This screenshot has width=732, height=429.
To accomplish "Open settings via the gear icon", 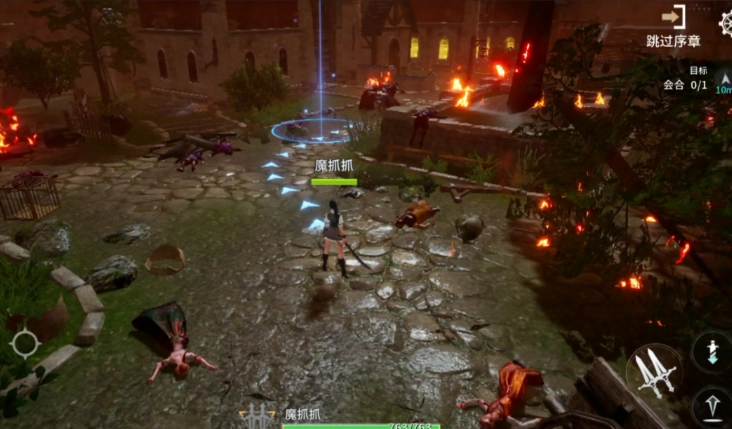I will 725,20.
